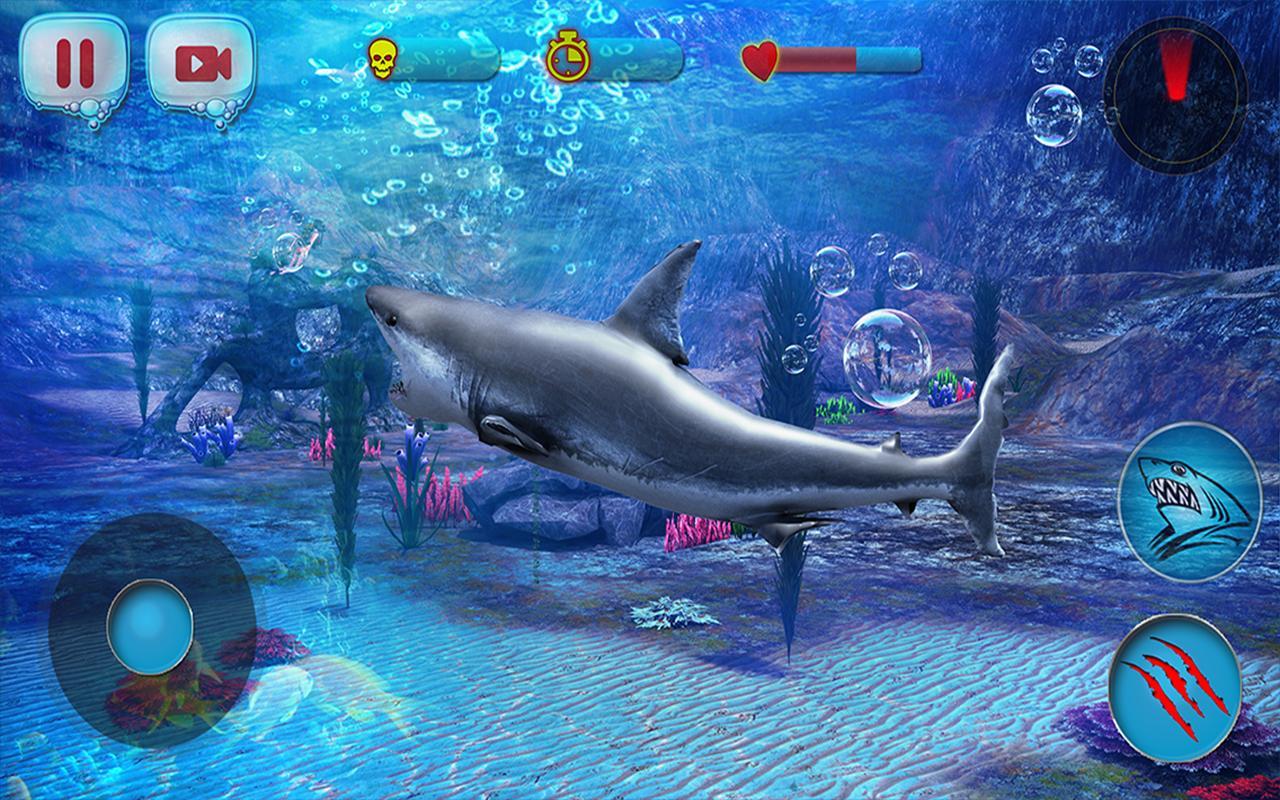
Task: Tap the large bubble near the shark
Action: point(885,355)
